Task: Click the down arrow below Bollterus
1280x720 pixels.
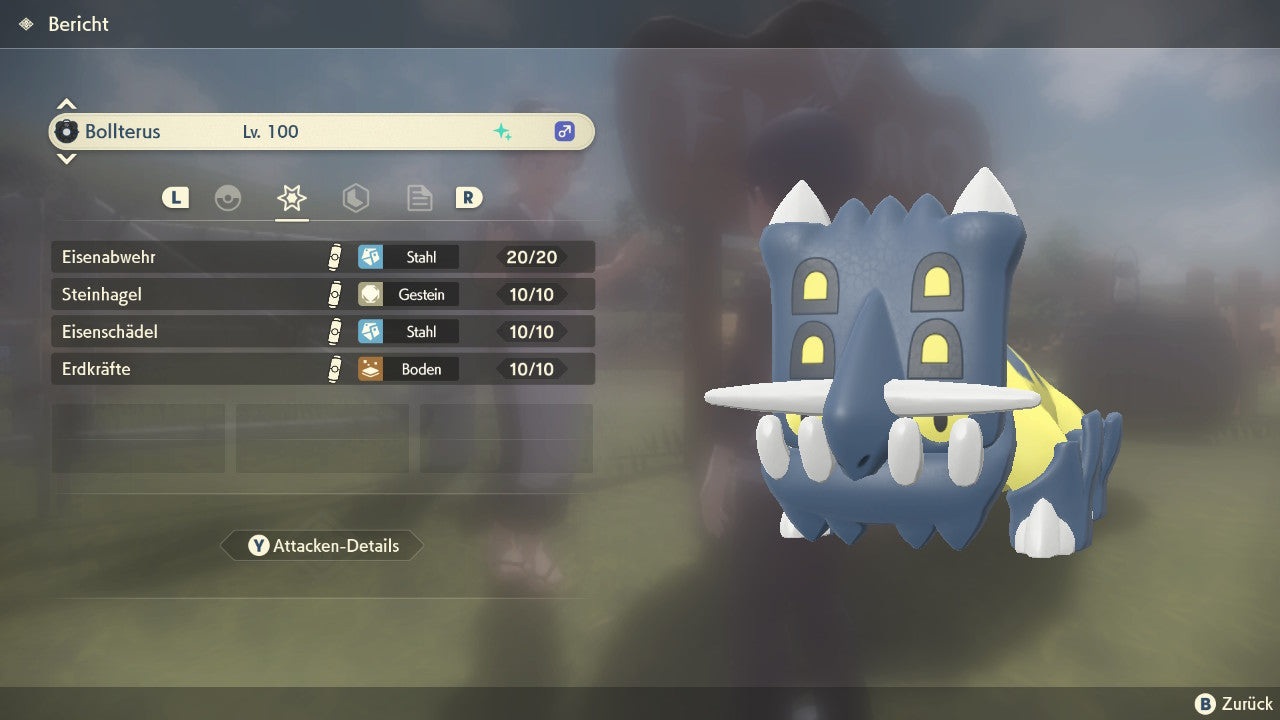Action: (66, 158)
